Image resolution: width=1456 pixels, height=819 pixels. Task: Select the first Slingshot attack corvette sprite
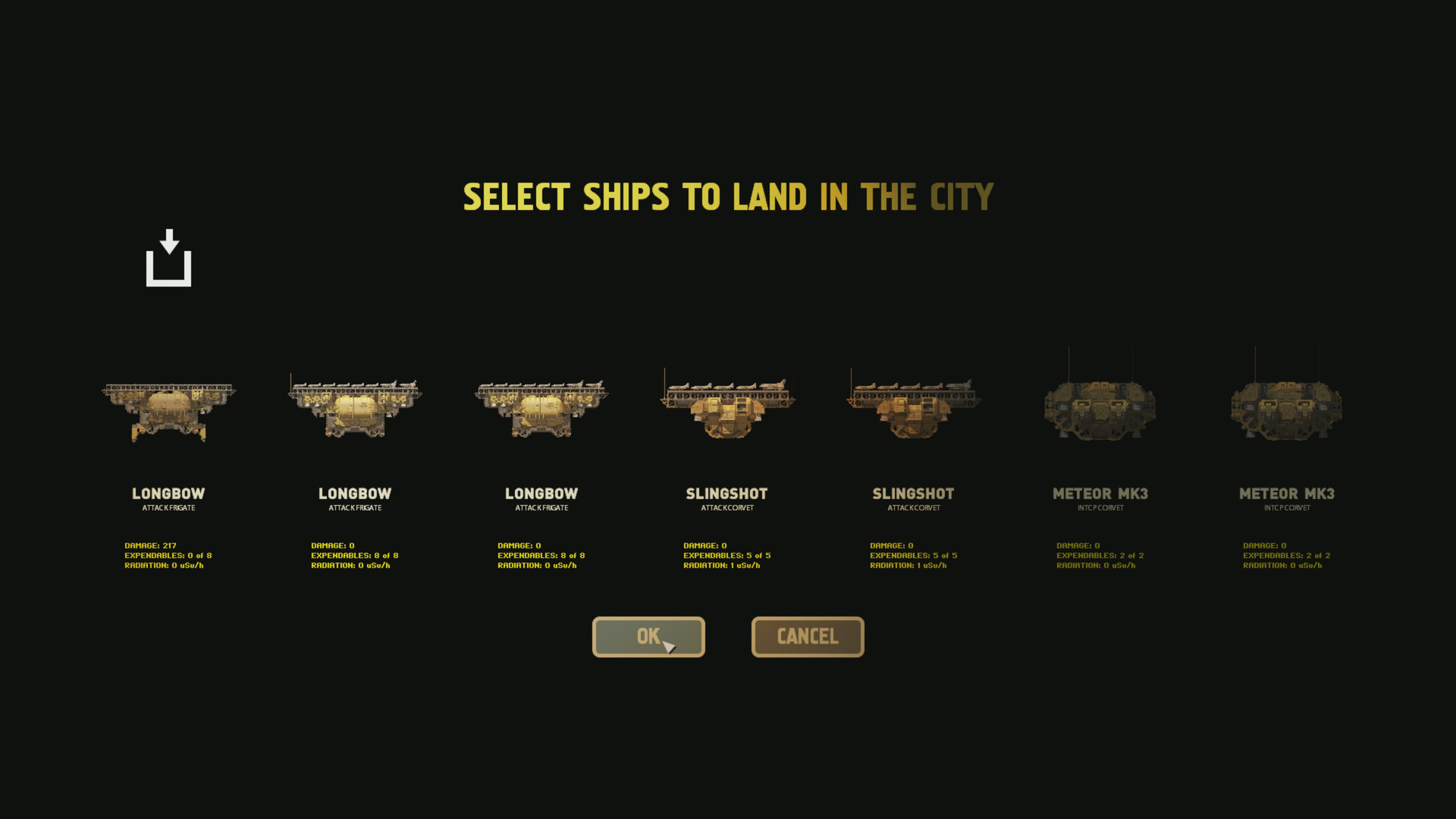[726, 406]
